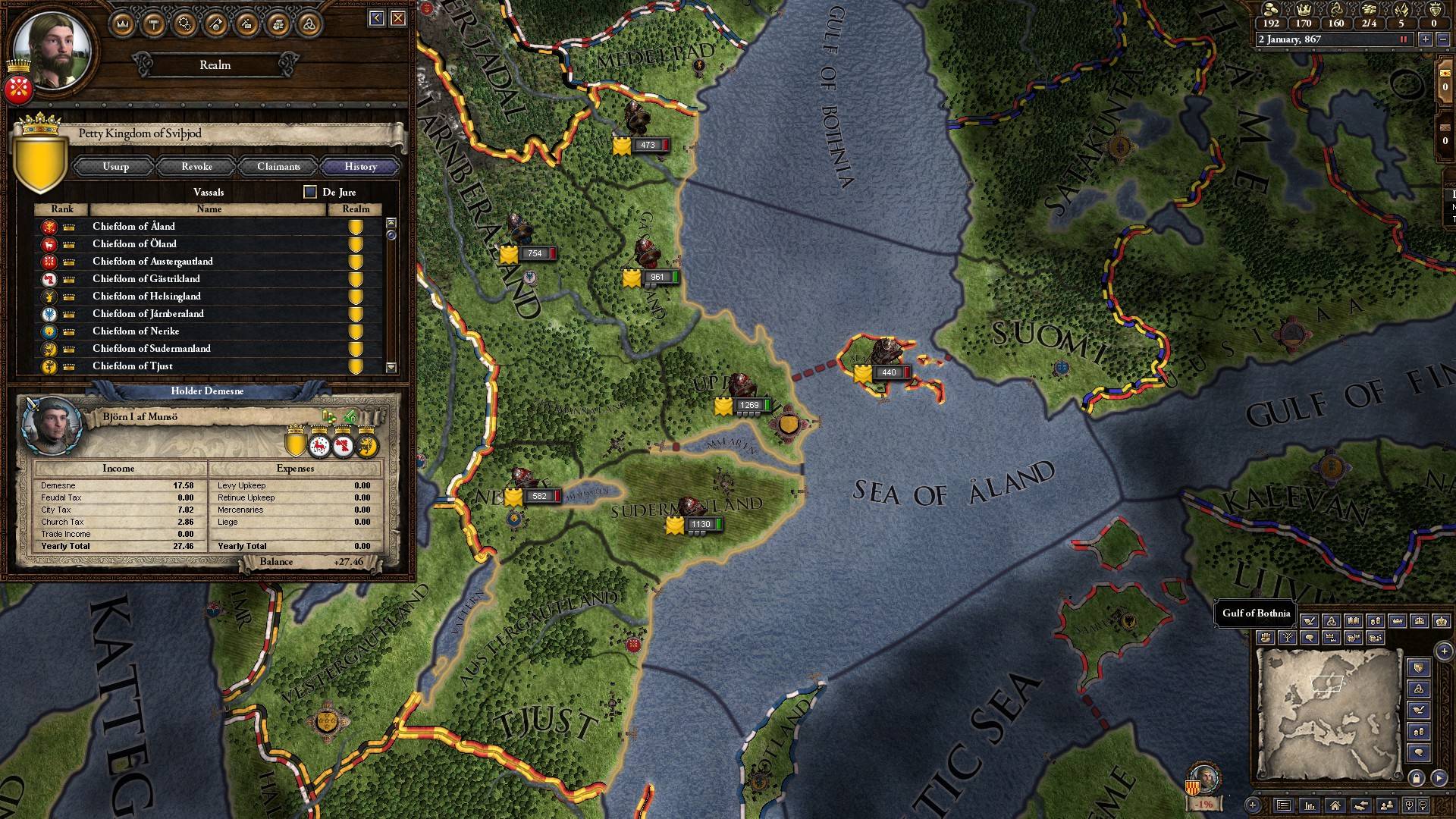View the title History

pyautogui.click(x=360, y=167)
